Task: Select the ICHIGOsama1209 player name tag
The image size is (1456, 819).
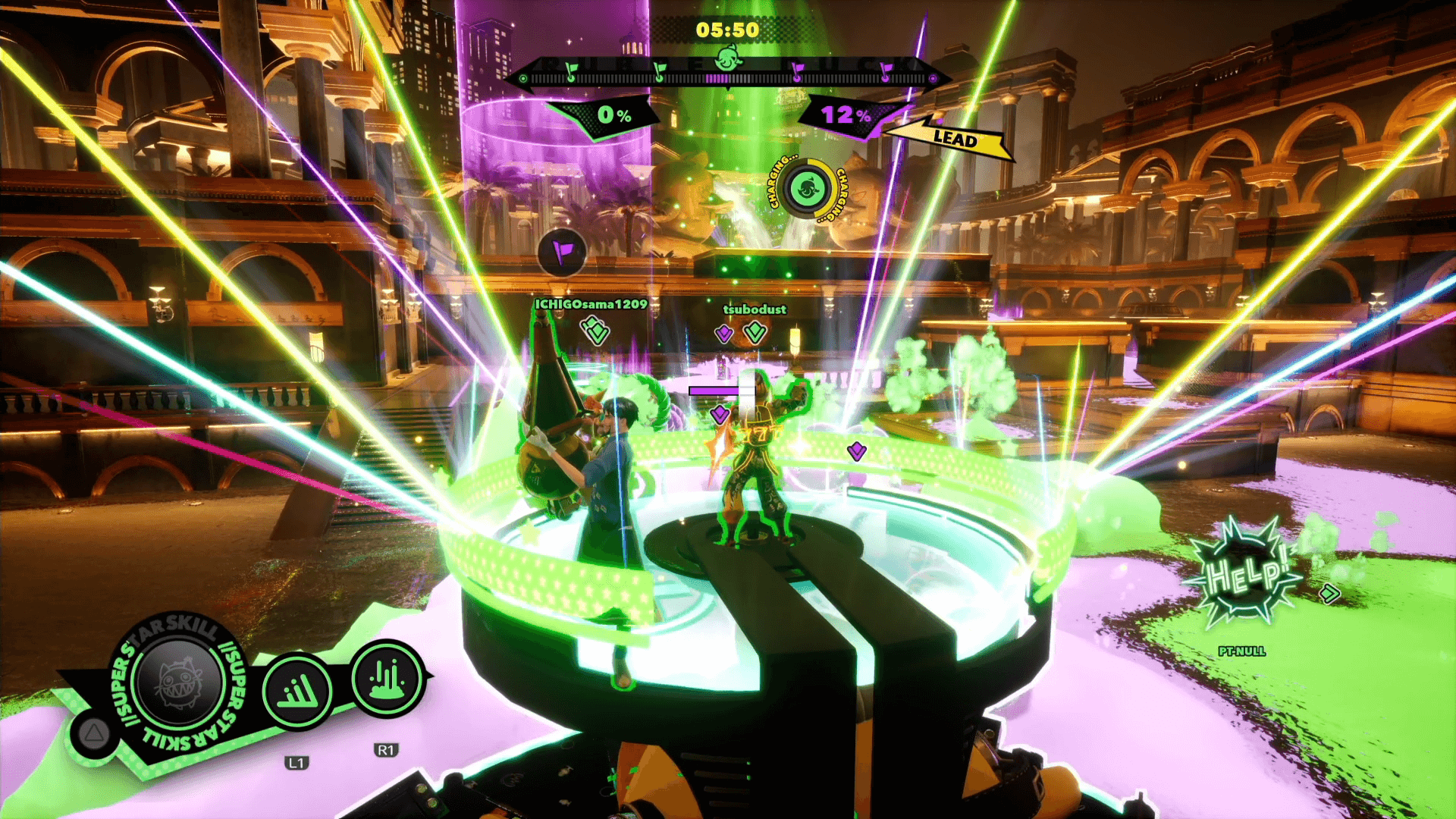Action: (591, 304)
